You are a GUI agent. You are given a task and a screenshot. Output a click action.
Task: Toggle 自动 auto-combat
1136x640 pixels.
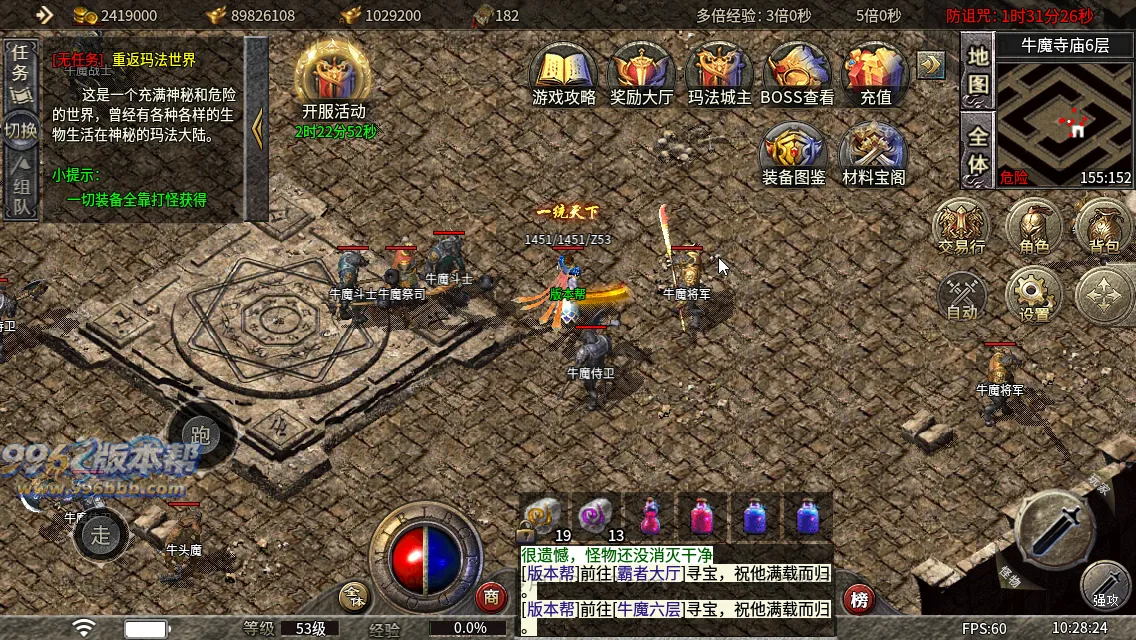click(962, 294)
